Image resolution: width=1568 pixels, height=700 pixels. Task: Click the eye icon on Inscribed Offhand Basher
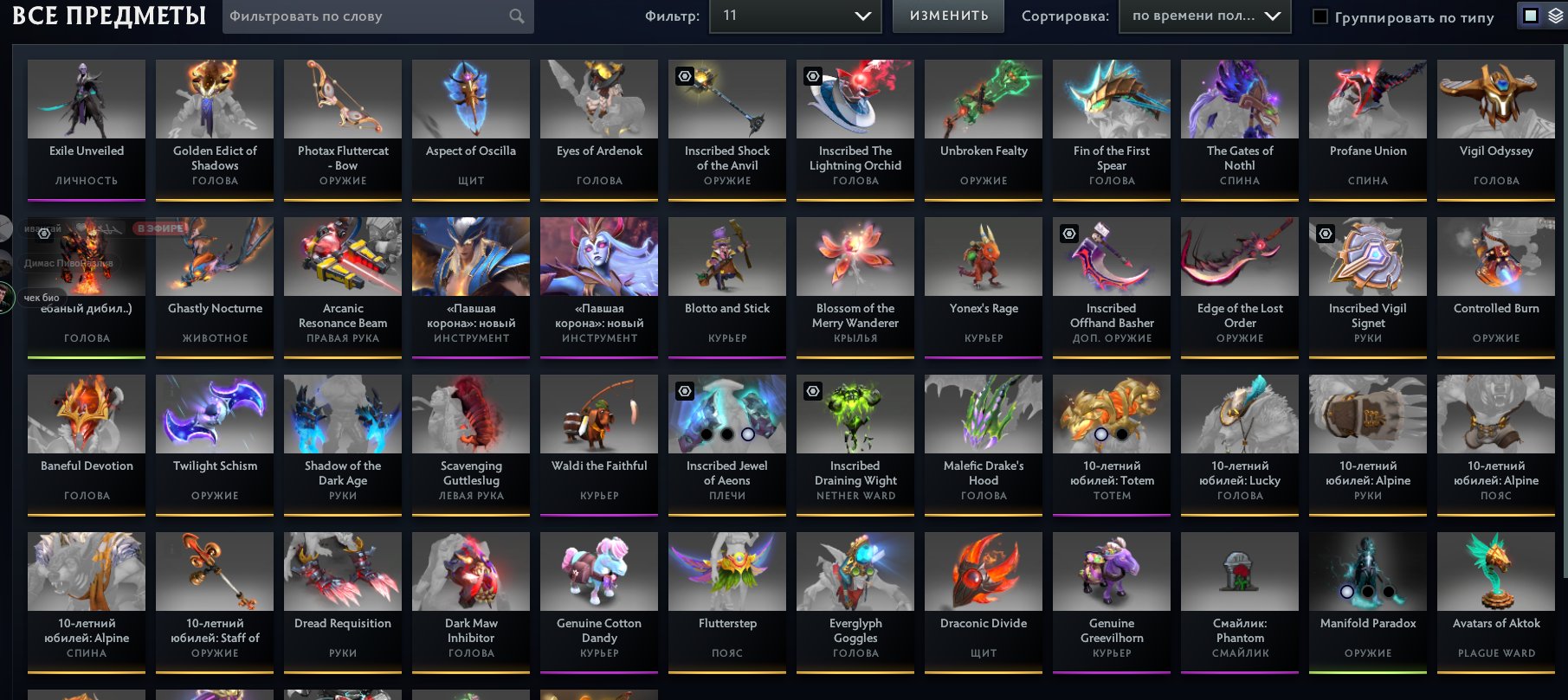click(x=1068, y=234)
